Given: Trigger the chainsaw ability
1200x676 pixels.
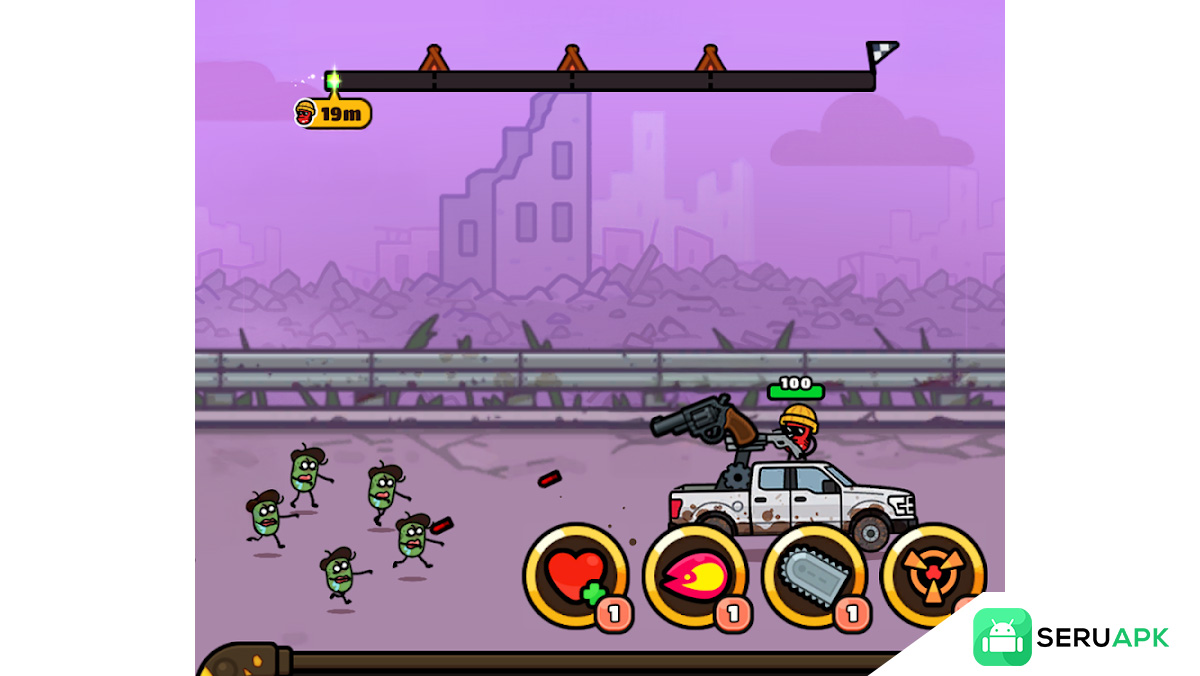Looking at the screenshot, I should [813, 577].
